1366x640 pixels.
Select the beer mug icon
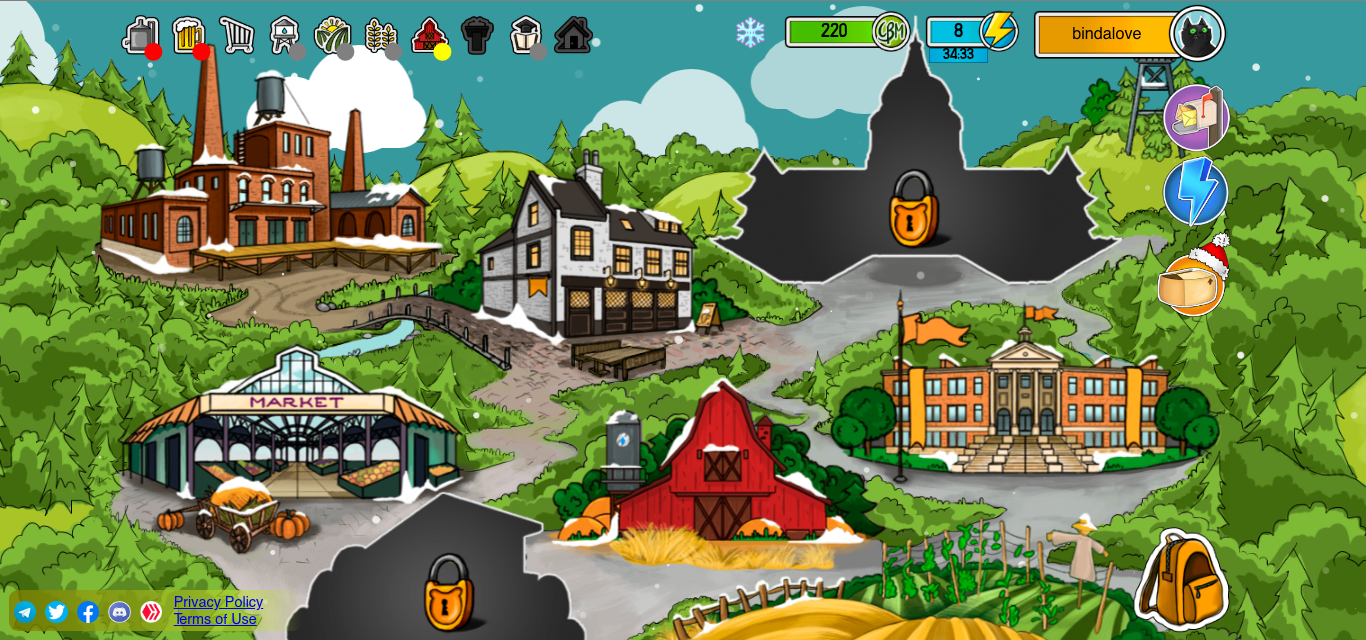click(187, 35)
